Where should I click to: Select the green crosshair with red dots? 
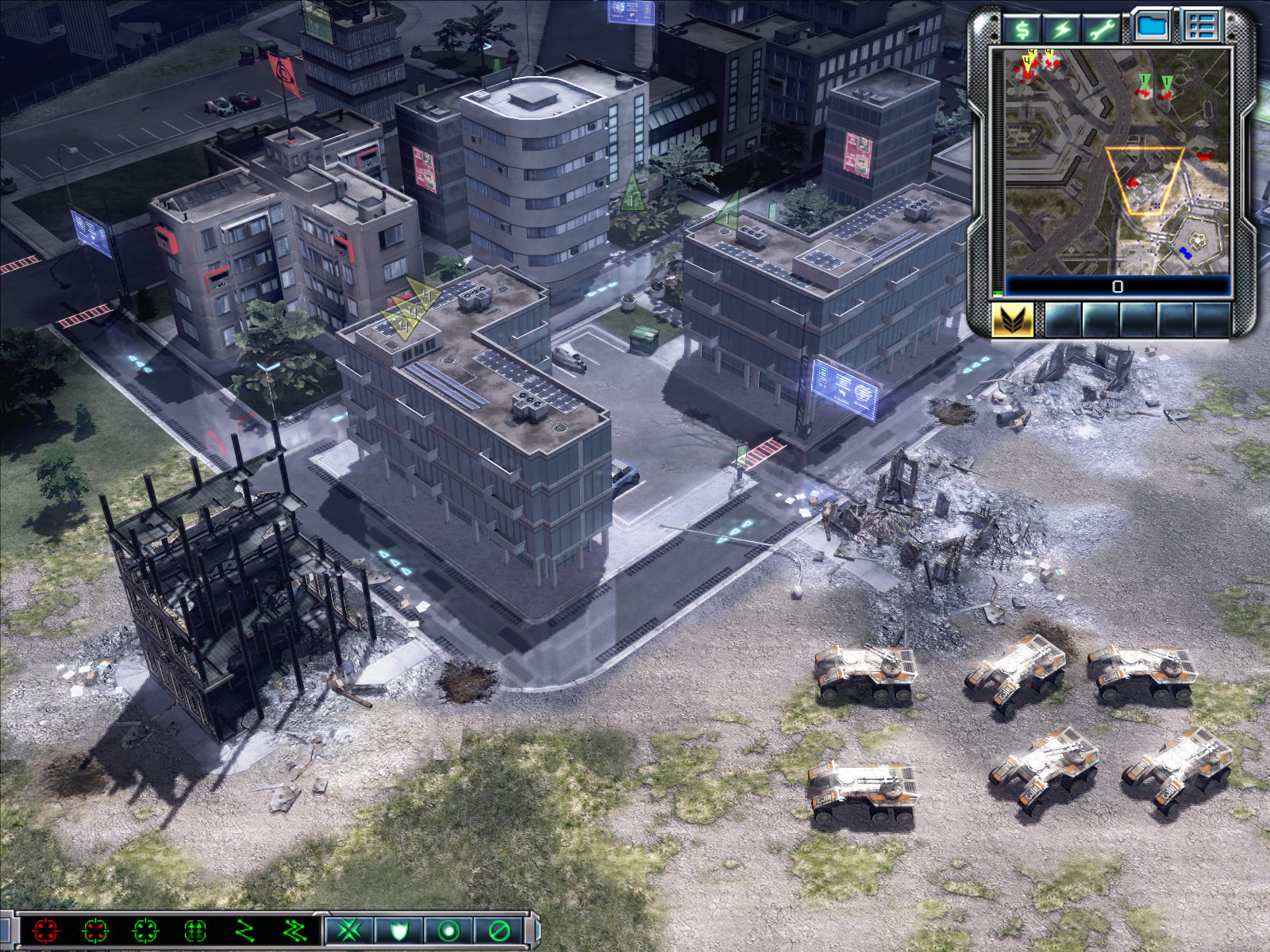[x=95, y=930]
